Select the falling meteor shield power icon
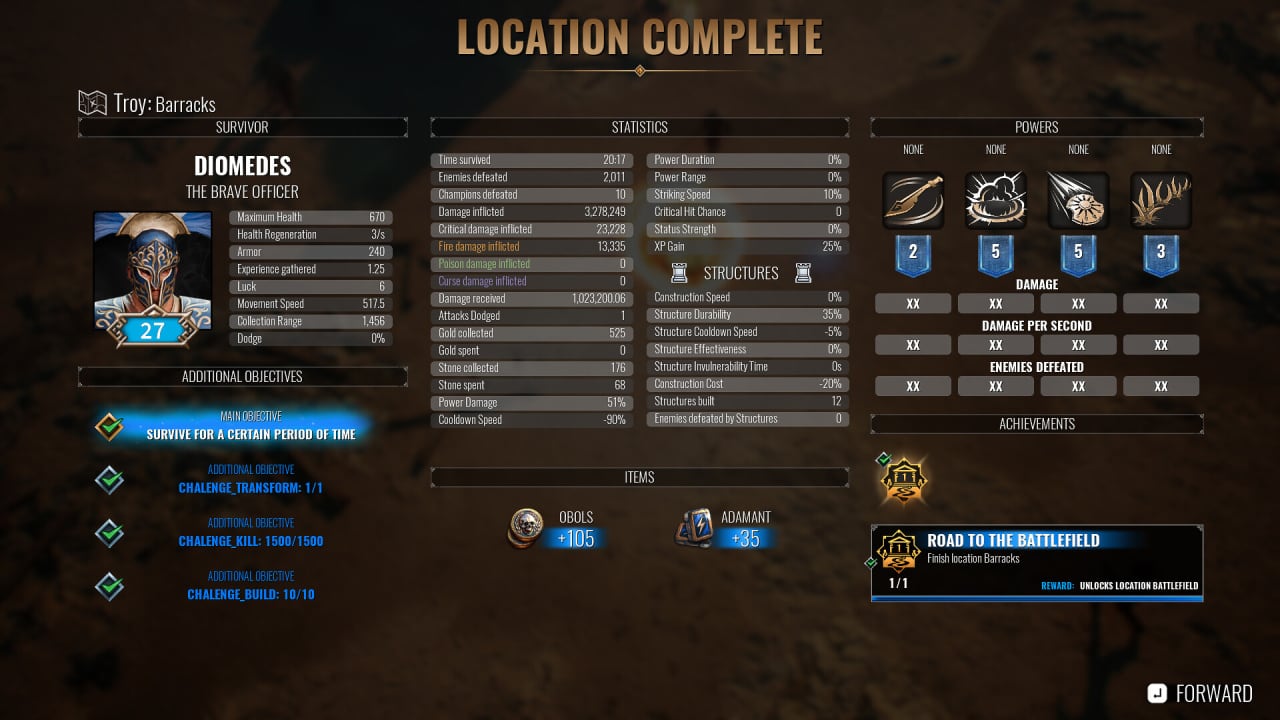Viewport: 1280px width, 720px height. point(1078,200)
